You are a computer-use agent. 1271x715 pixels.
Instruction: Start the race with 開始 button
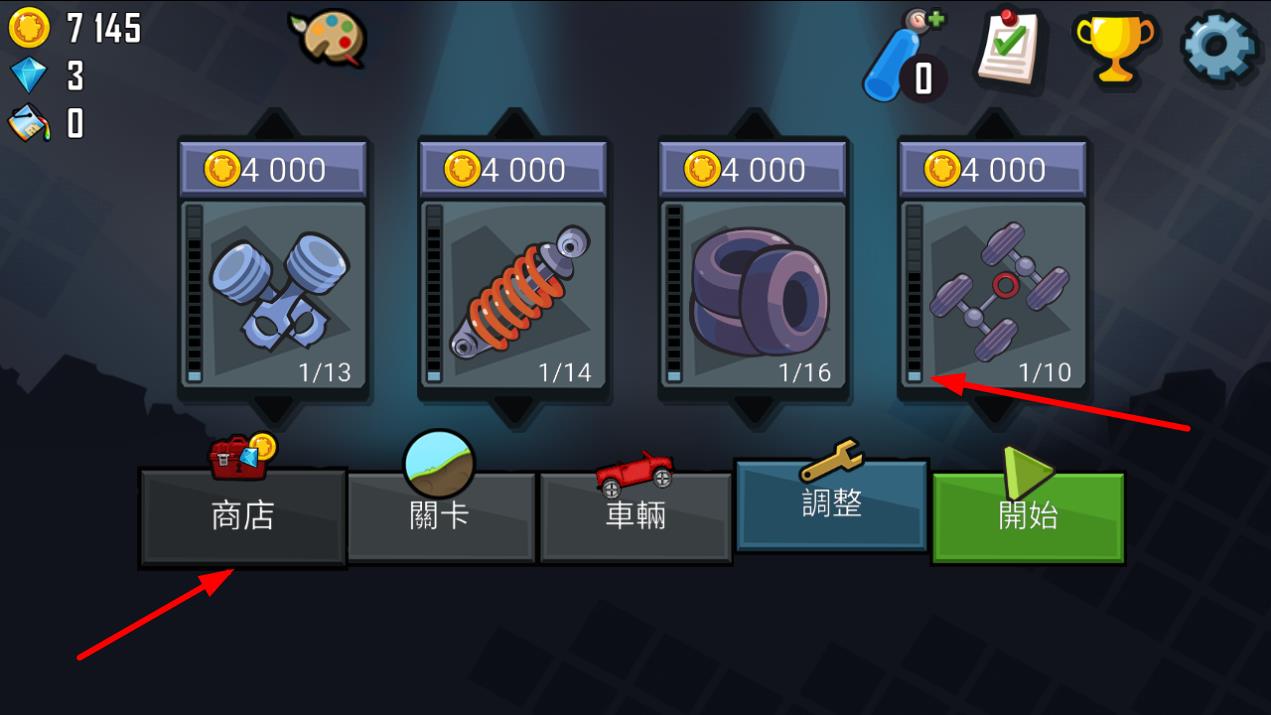coord(1028,517)
